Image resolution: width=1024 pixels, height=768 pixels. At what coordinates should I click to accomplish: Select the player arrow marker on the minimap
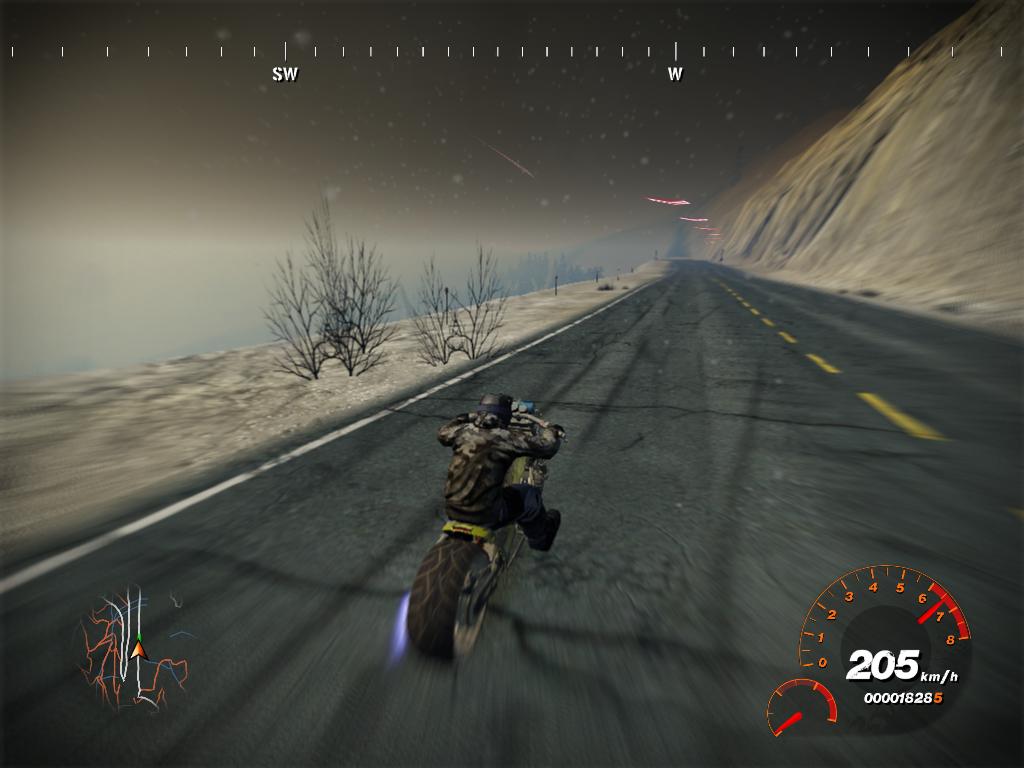pos(138,651)
